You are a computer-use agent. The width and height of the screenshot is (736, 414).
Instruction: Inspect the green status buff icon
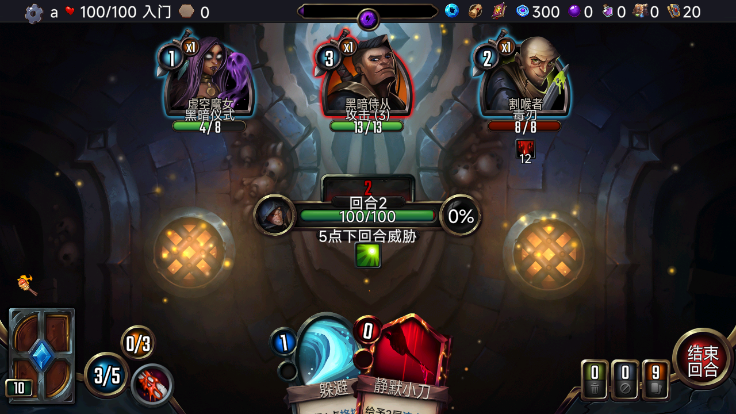(x=367, y=255)
